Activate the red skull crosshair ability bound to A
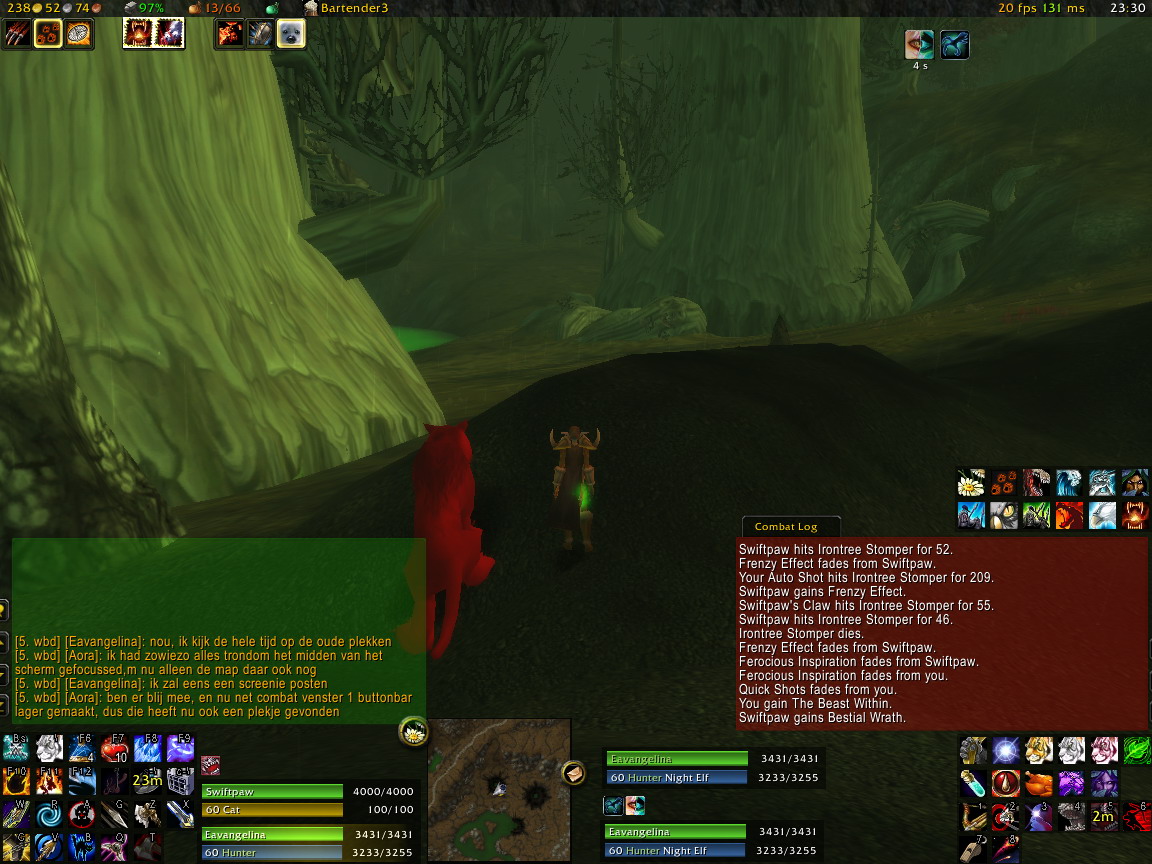1152x864 pixels. point(81,814)
